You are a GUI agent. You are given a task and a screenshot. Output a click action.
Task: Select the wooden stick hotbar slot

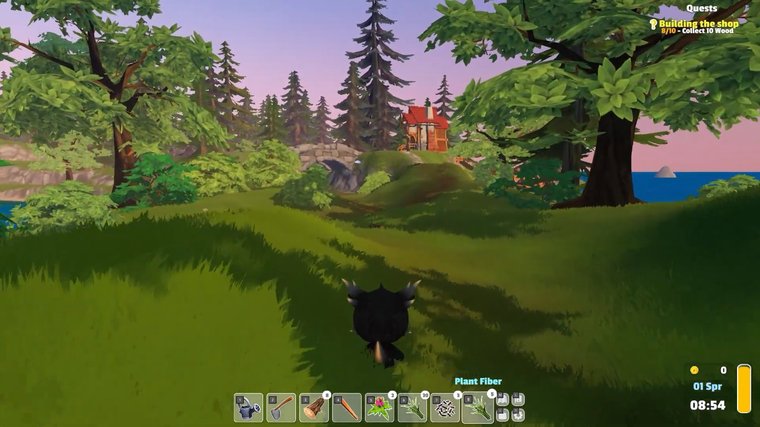click(x=347, y=407)
